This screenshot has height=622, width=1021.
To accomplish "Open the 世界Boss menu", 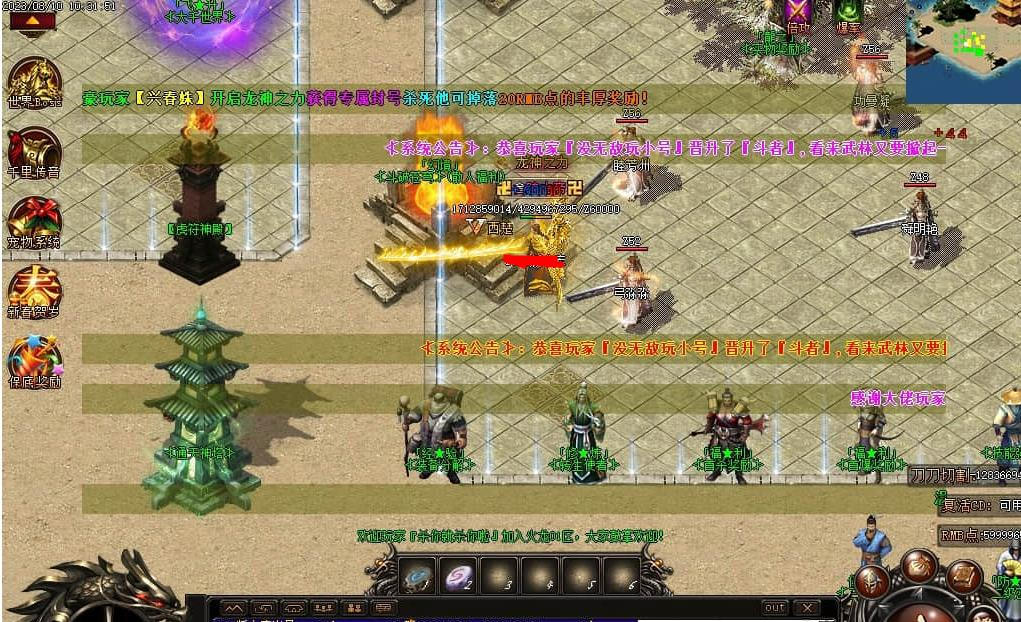I will point(35,82).
